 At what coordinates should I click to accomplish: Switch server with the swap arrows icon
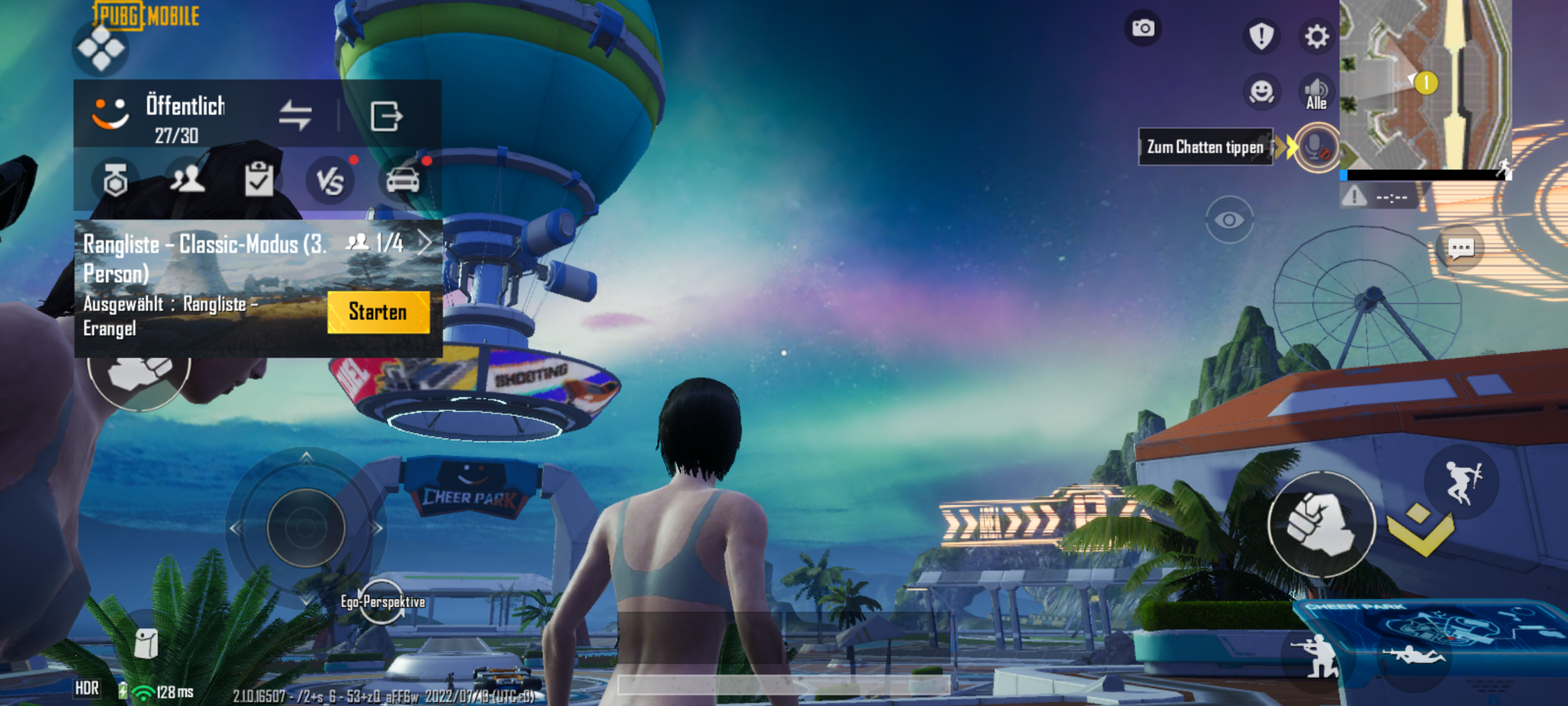pos(295,115)
